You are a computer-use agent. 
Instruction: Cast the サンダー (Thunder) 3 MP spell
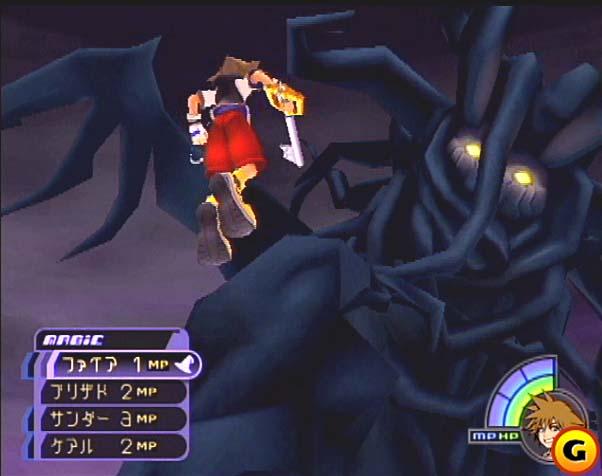click(x=110, y=418)
